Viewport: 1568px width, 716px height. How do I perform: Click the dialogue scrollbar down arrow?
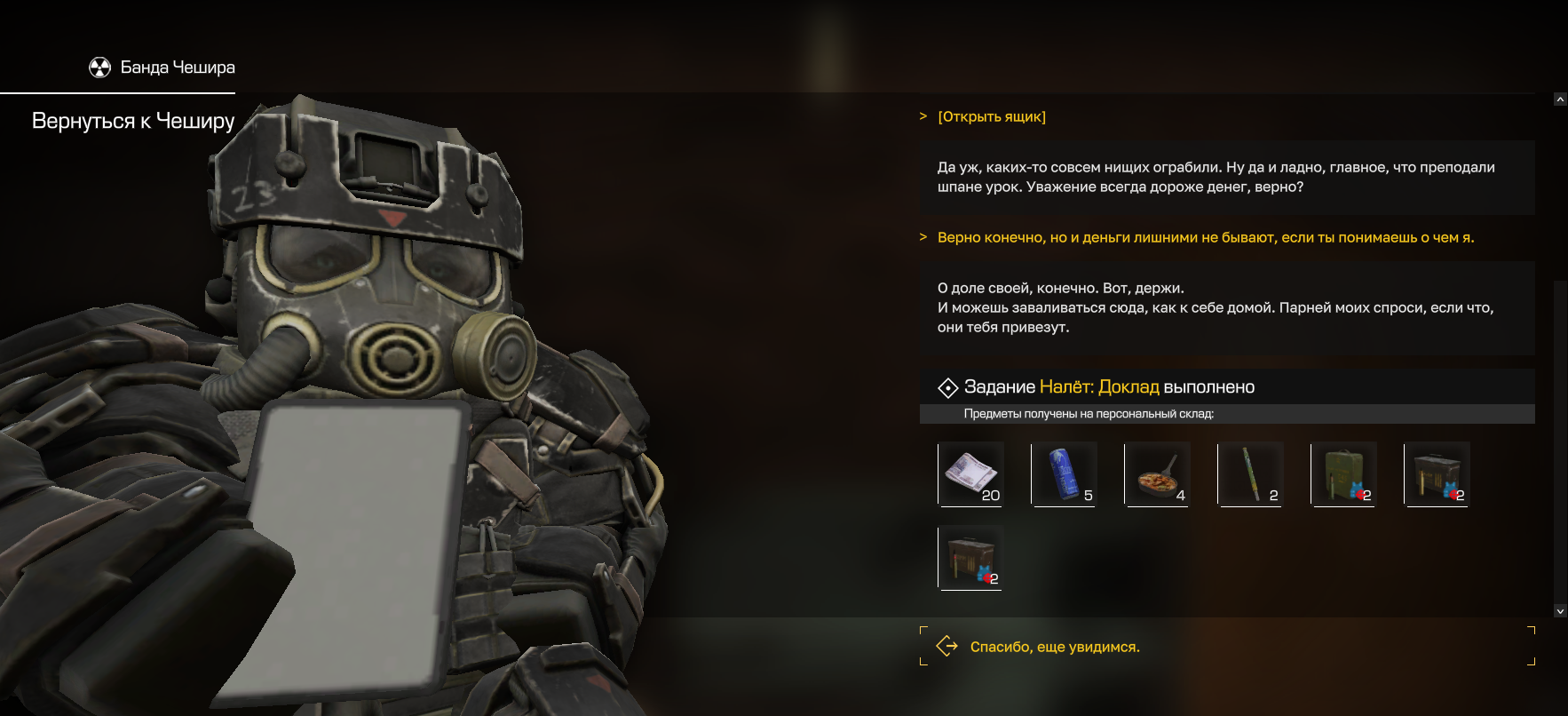tap(1560, 611)
